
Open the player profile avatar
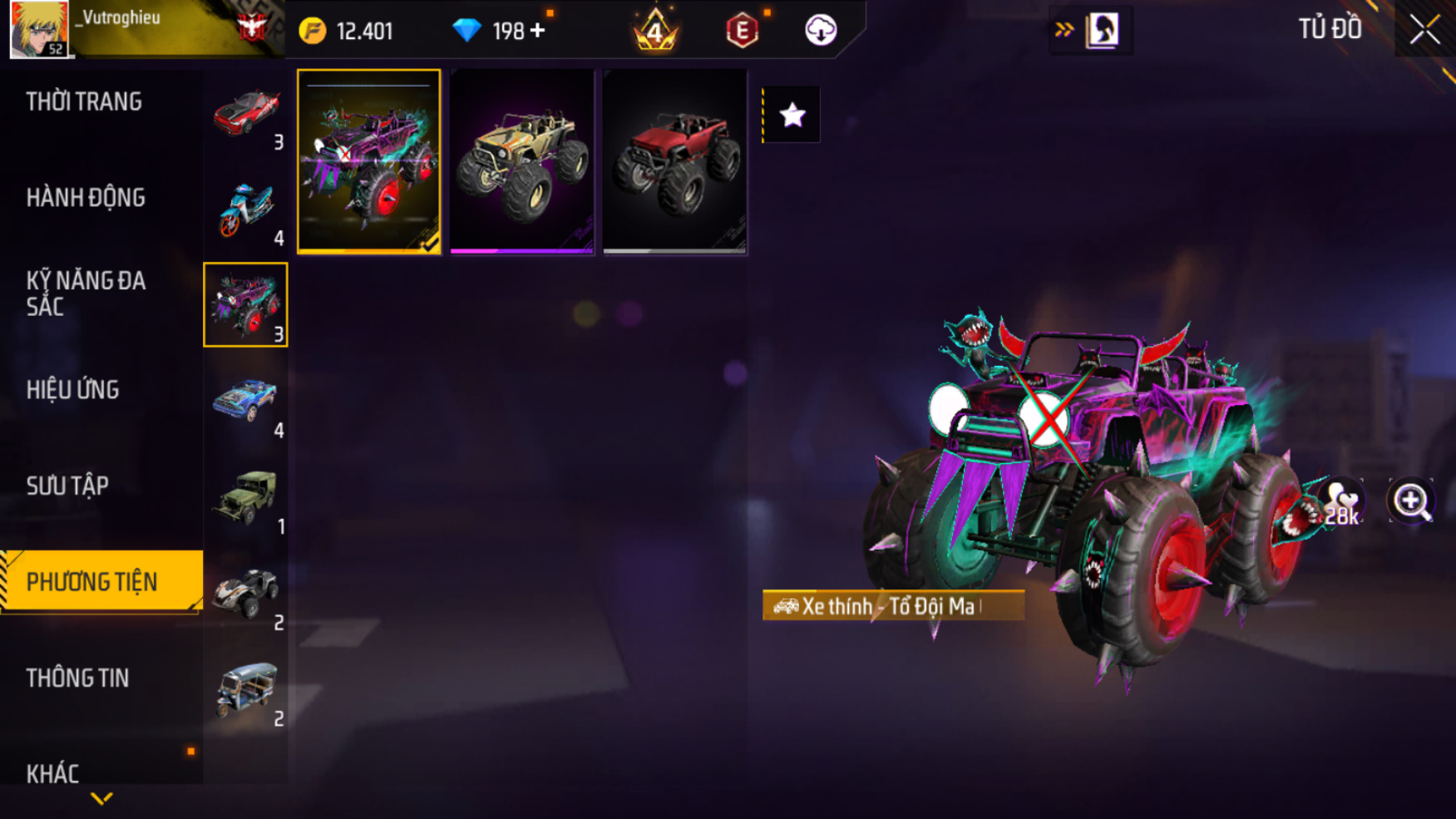pos(38,29)
